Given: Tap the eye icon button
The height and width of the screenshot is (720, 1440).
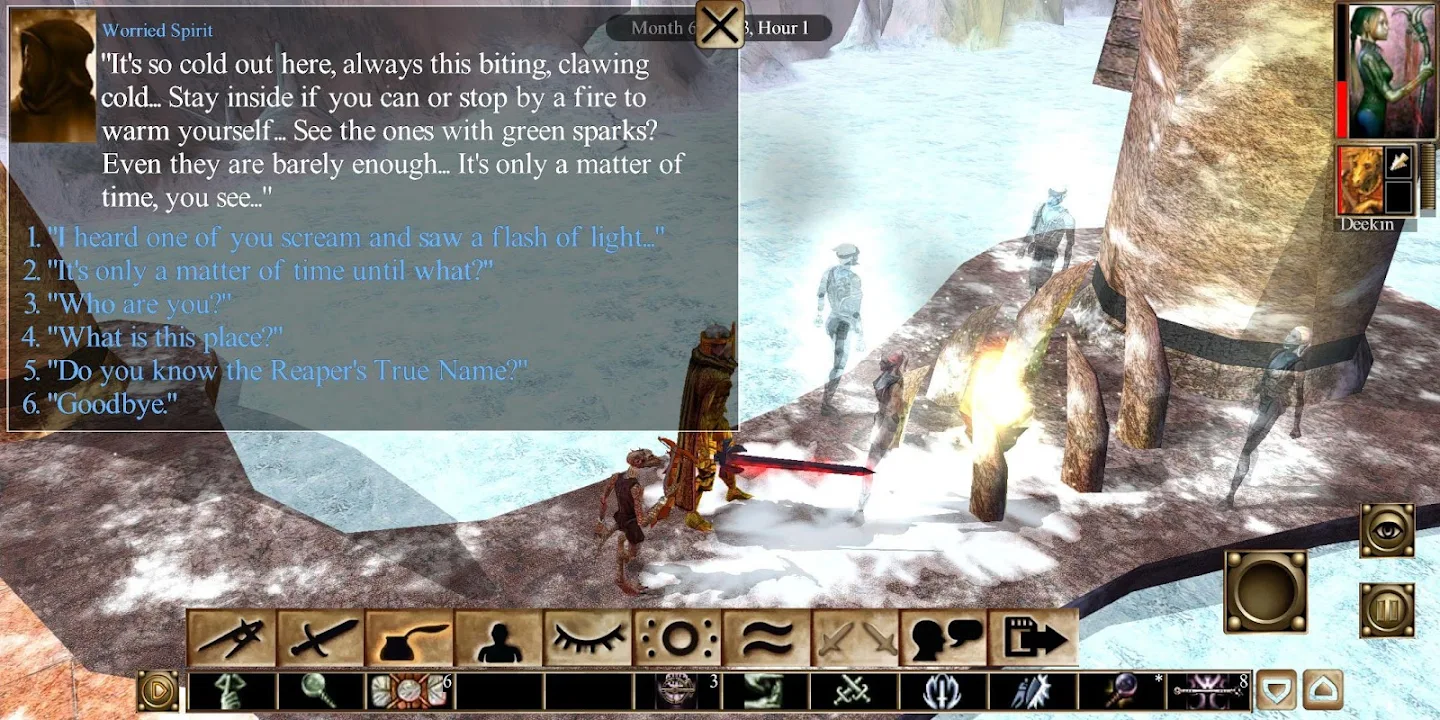Looking at the screenshot, I should [1387, 530].
